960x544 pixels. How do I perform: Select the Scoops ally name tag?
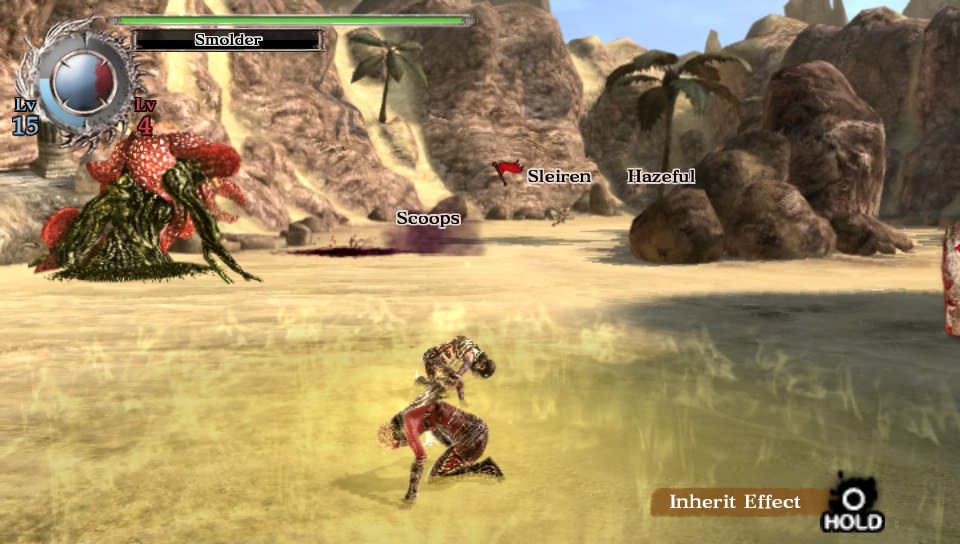pos(427,218)
